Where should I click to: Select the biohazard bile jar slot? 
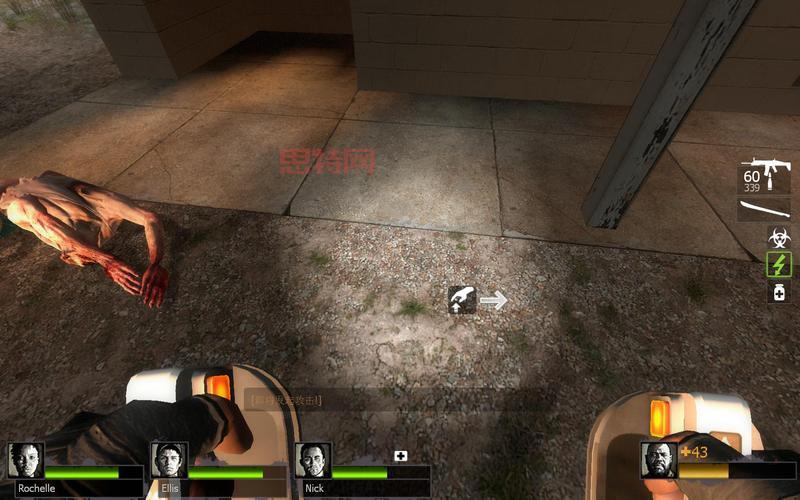pyautogui.click(x=779, y=238)
